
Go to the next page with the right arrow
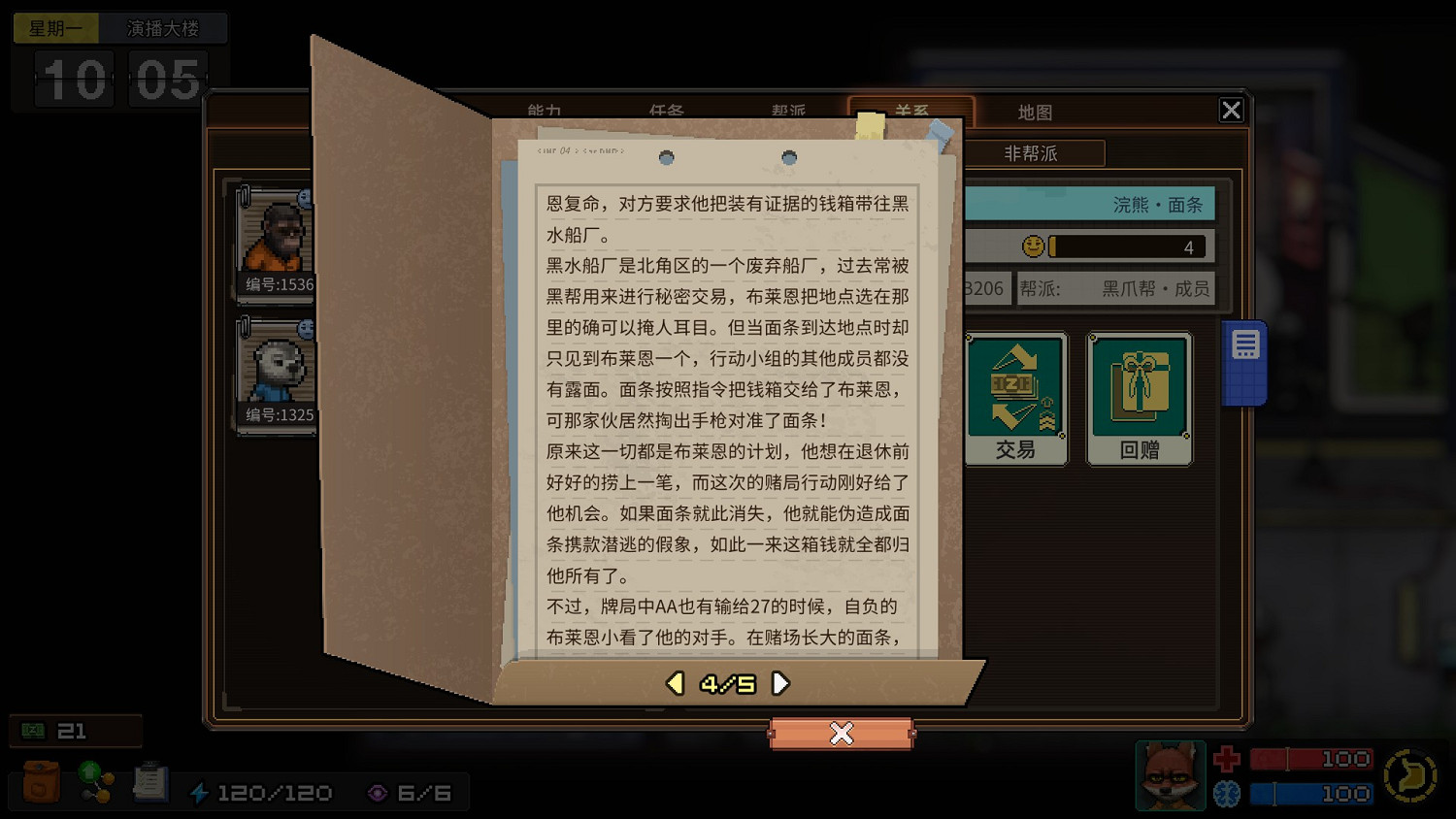781,683
